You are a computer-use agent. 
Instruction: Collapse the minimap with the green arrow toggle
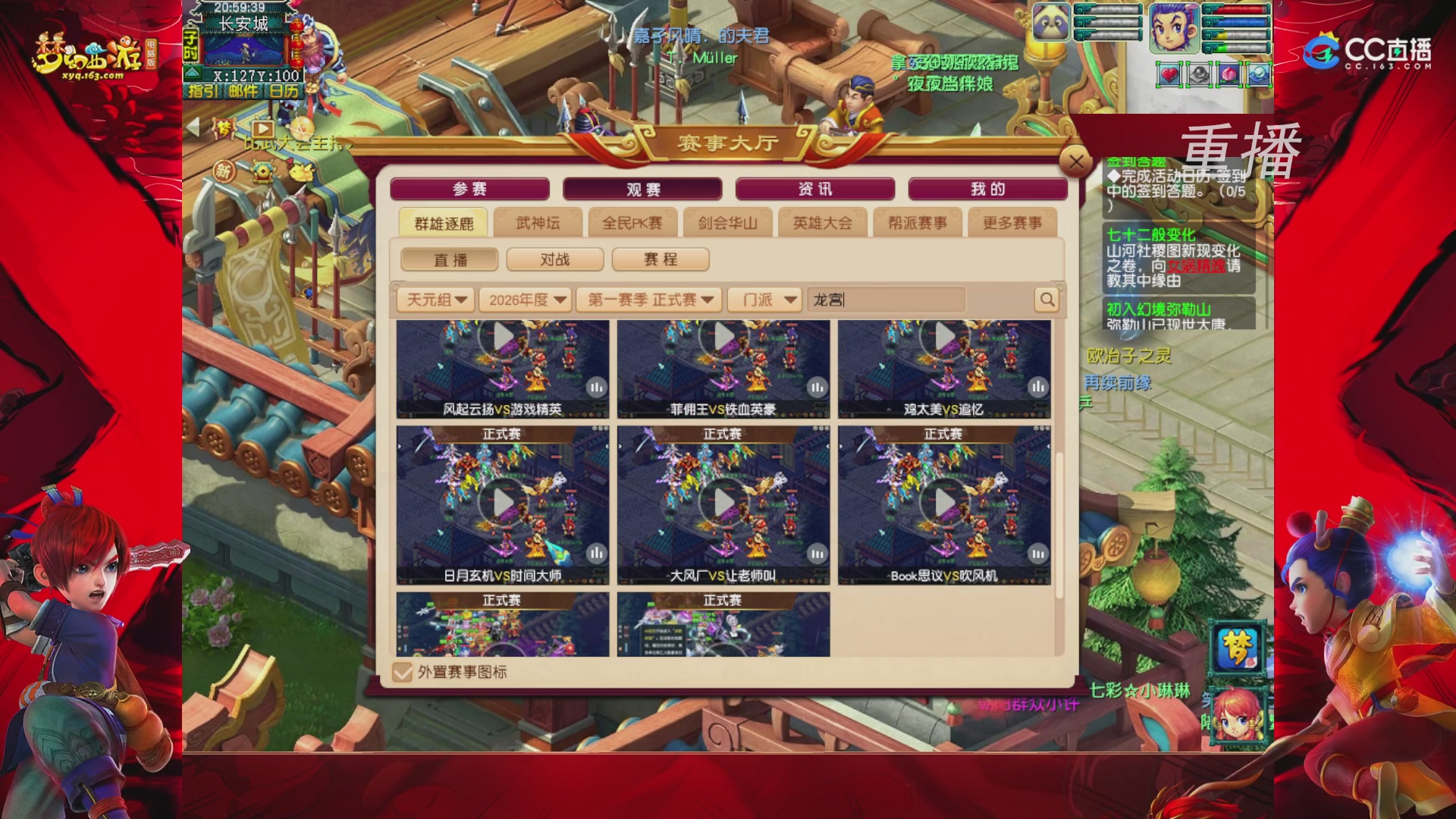[x=193, y=74]
